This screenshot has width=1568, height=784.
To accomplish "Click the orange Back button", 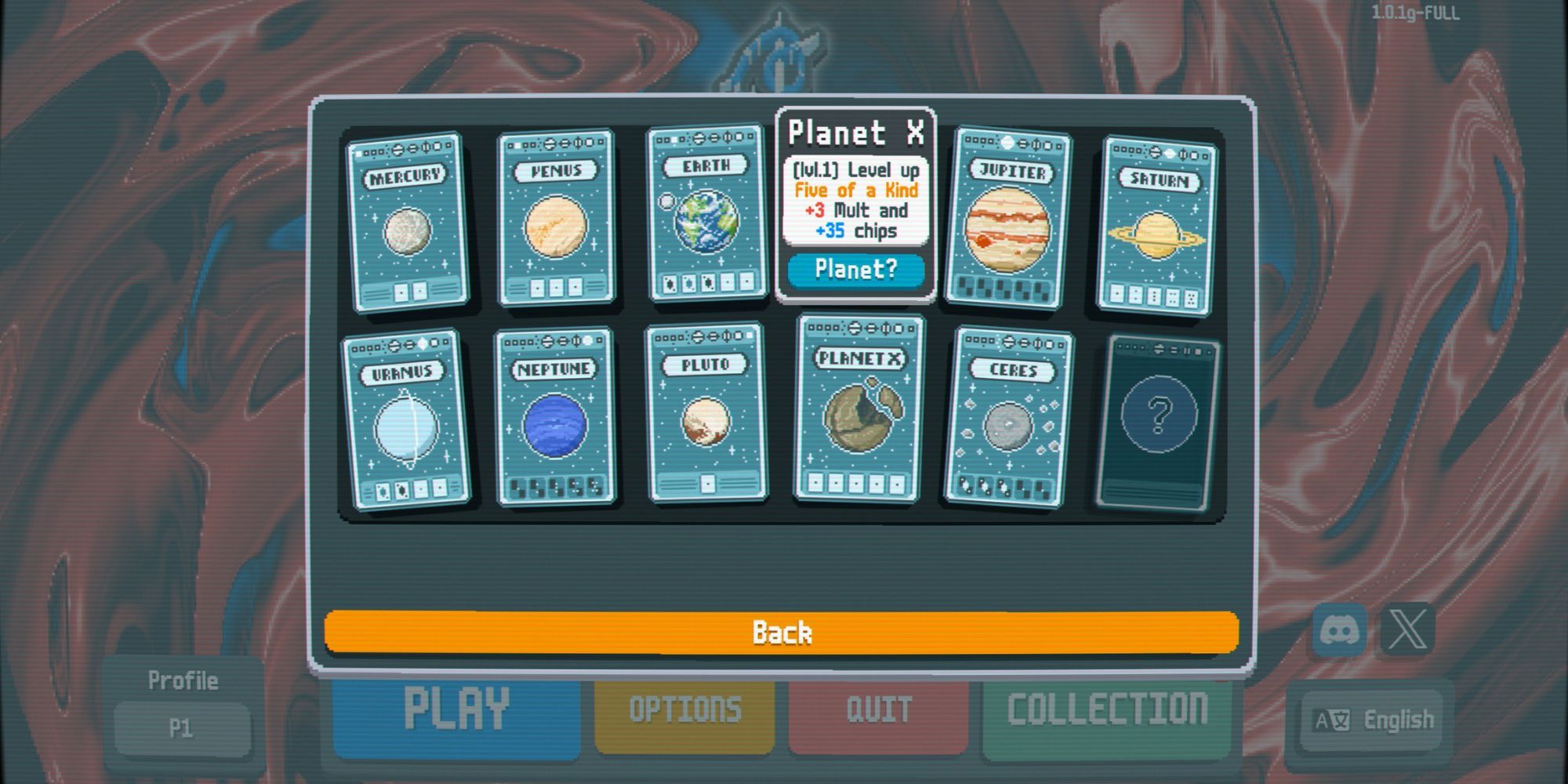I will [x=782, y=632].
